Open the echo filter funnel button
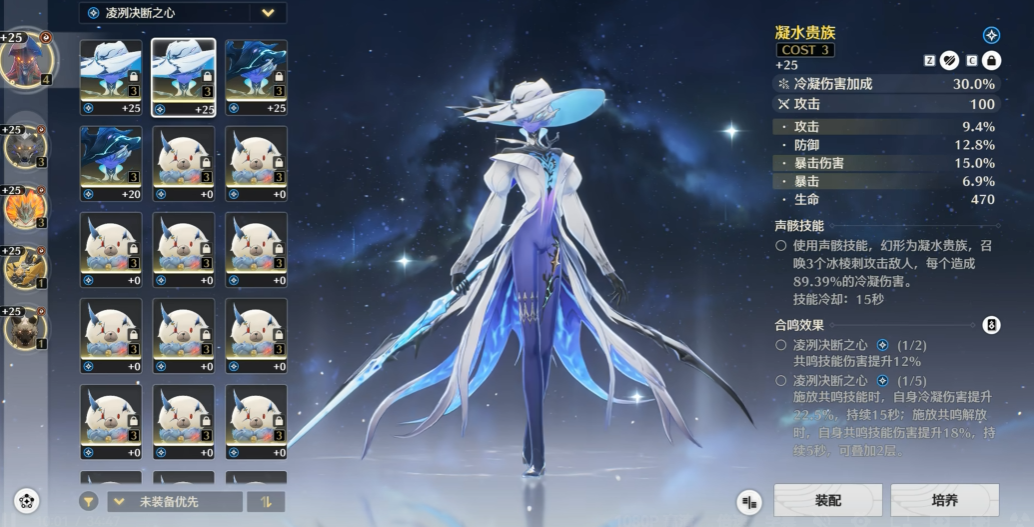 [x=89, y=501]
